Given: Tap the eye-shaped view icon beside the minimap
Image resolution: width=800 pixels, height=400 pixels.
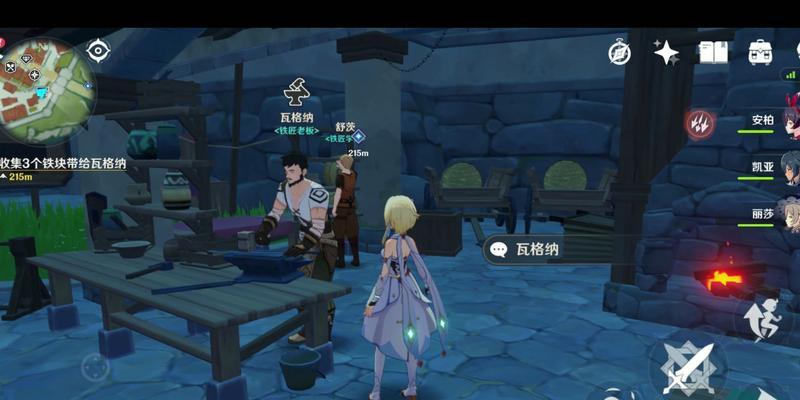Looking at the screenshot, I should [98, 50].
